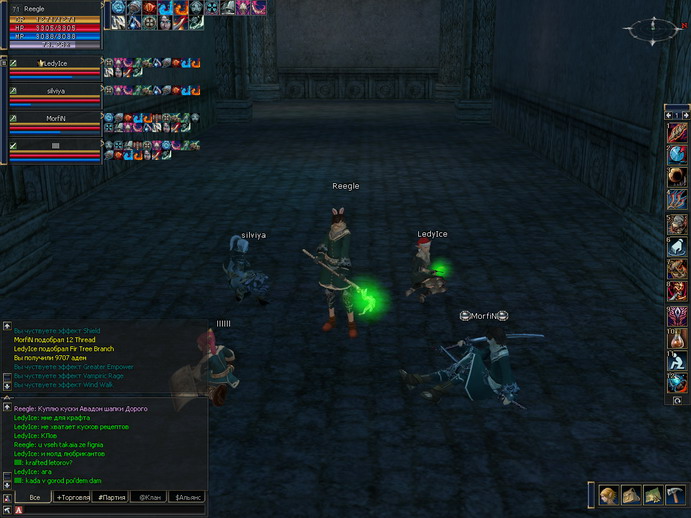
Task: Open the character head icon menu button
Action: click(607, 495)
